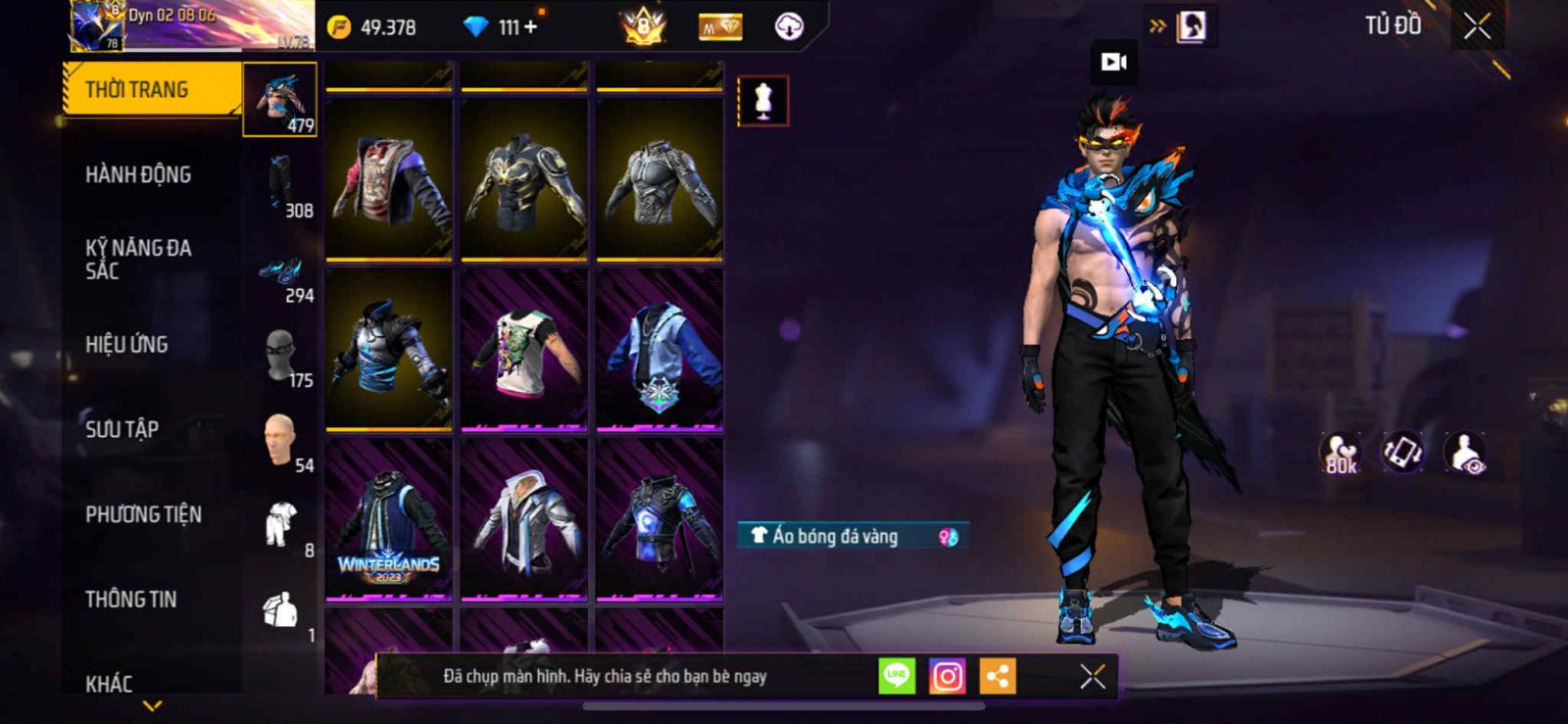The width and height of the screenshot is (1568, 724).
Task: Select the Phương Tiện menu entry
Action: click(143, 514)
